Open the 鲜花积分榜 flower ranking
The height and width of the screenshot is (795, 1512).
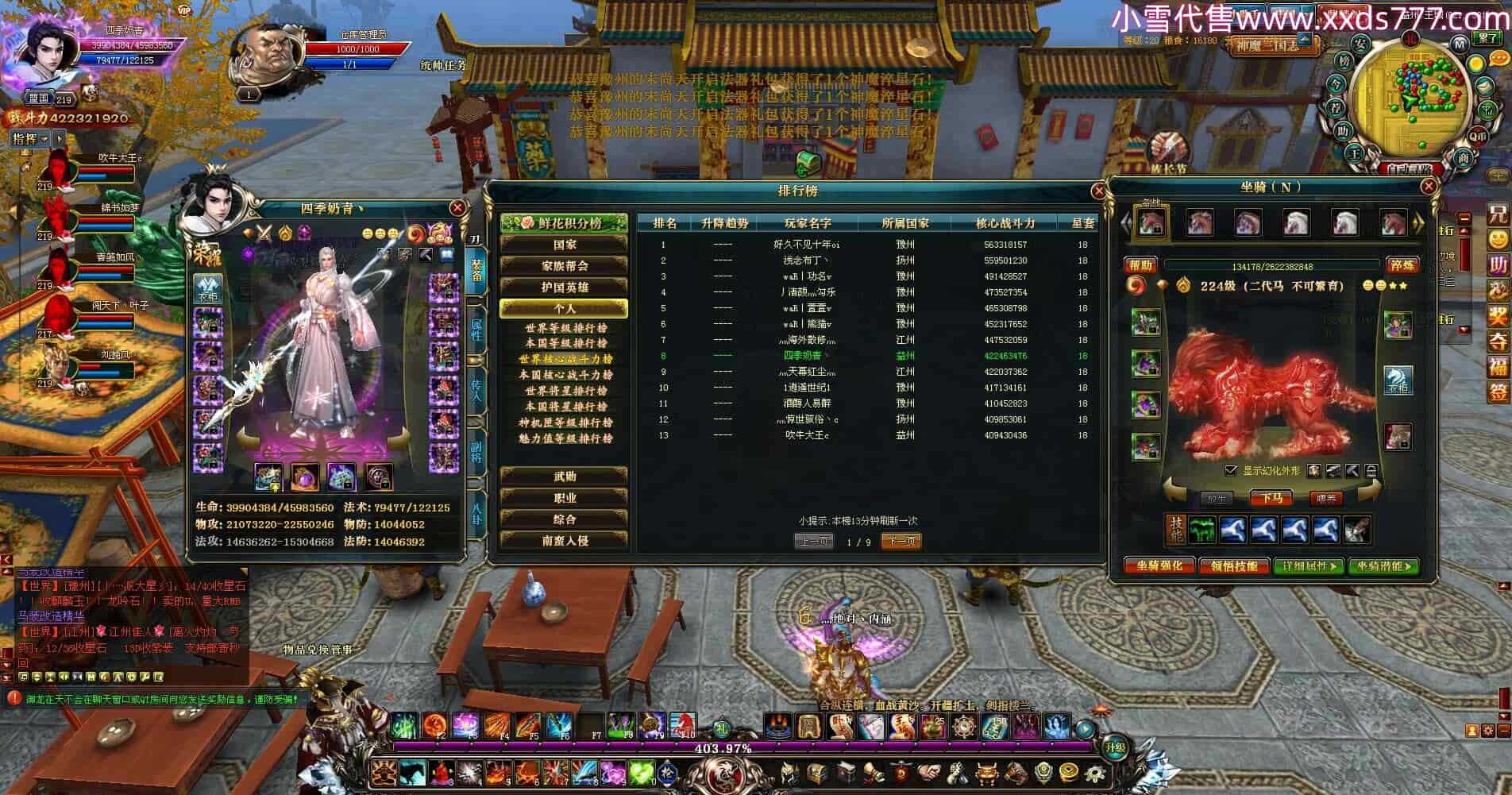tap(564, 223)
